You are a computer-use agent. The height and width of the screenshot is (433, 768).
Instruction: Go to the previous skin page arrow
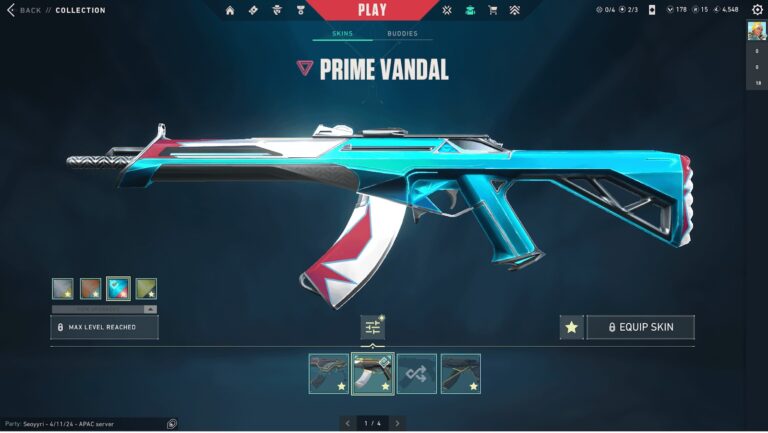tap(348, 423)
